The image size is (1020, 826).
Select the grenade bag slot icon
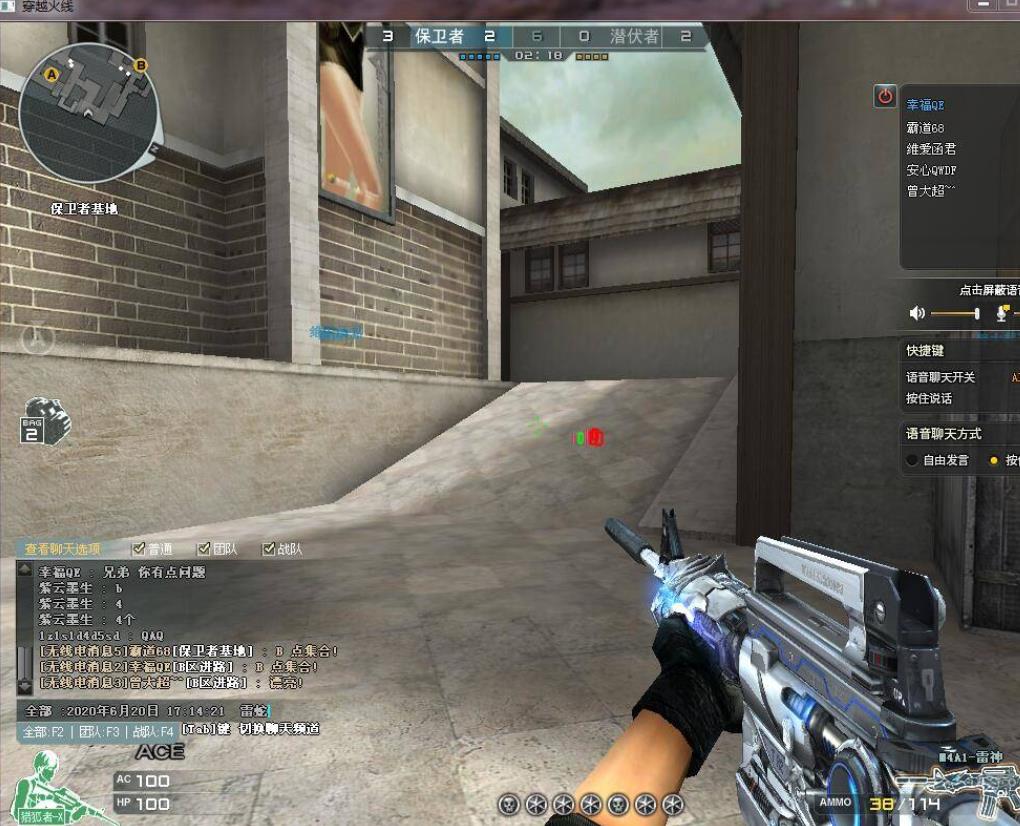[x=45, y=421]
